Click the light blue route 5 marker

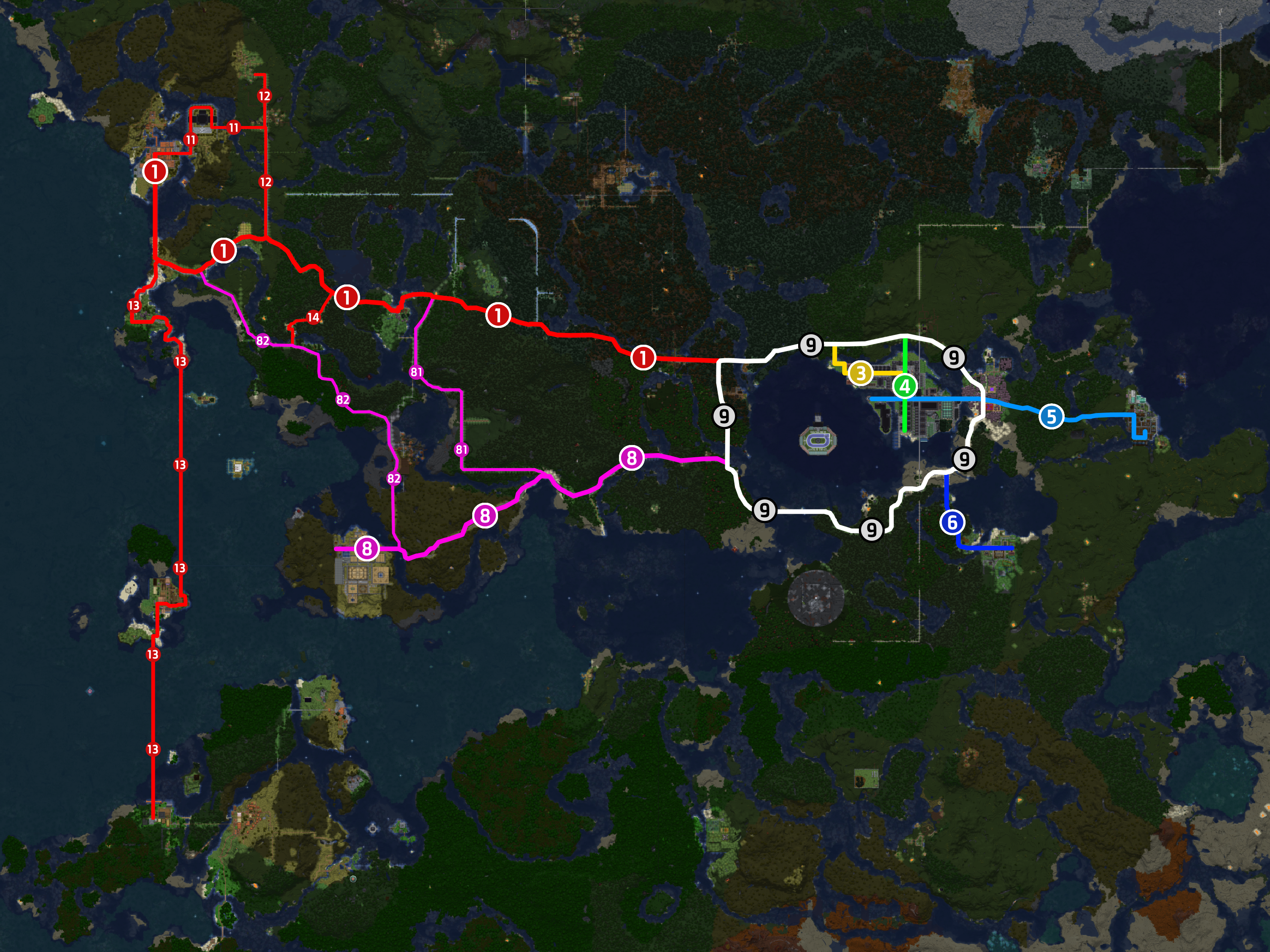(1051, 417)
